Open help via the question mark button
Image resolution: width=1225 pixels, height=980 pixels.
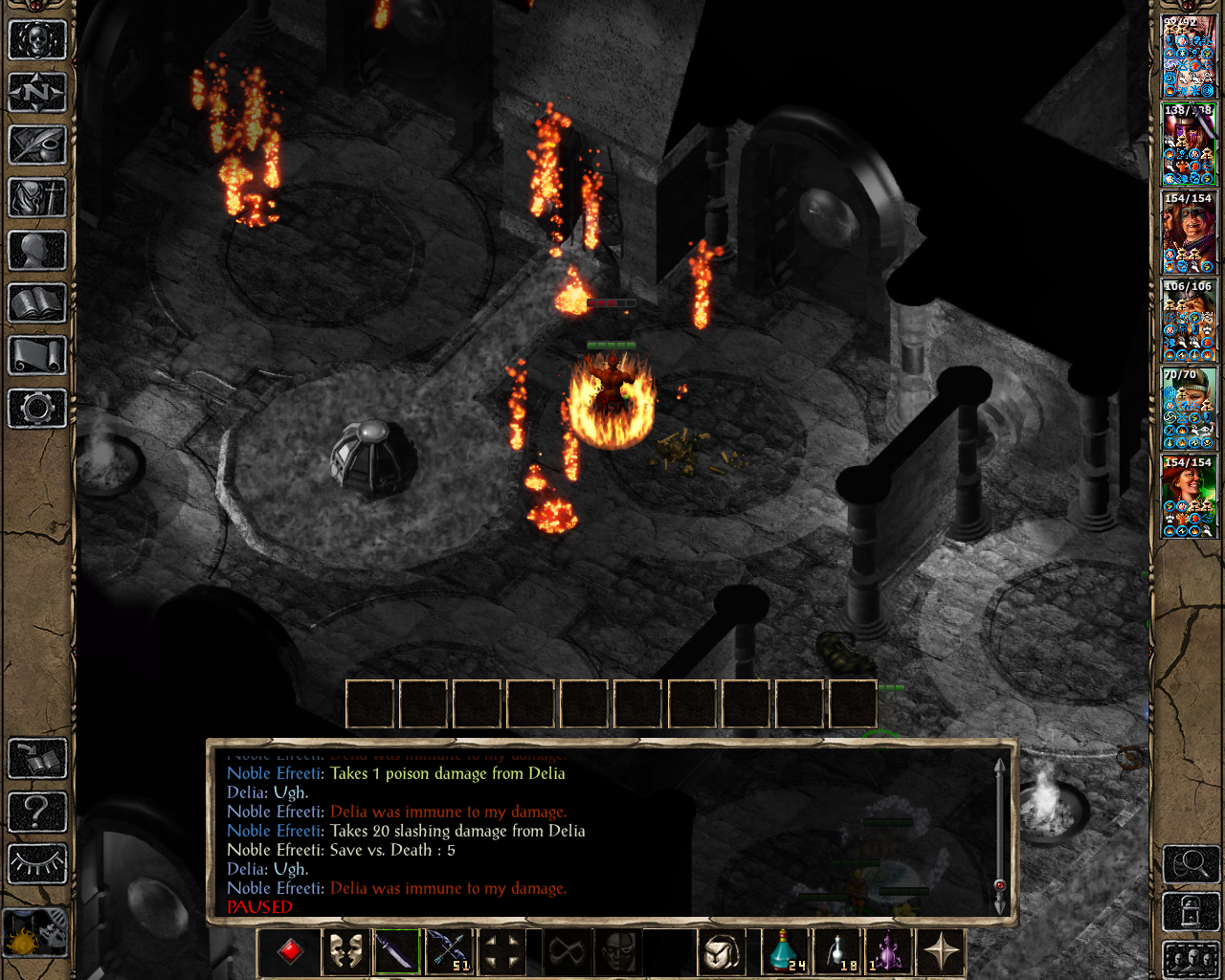coord(37,812)
